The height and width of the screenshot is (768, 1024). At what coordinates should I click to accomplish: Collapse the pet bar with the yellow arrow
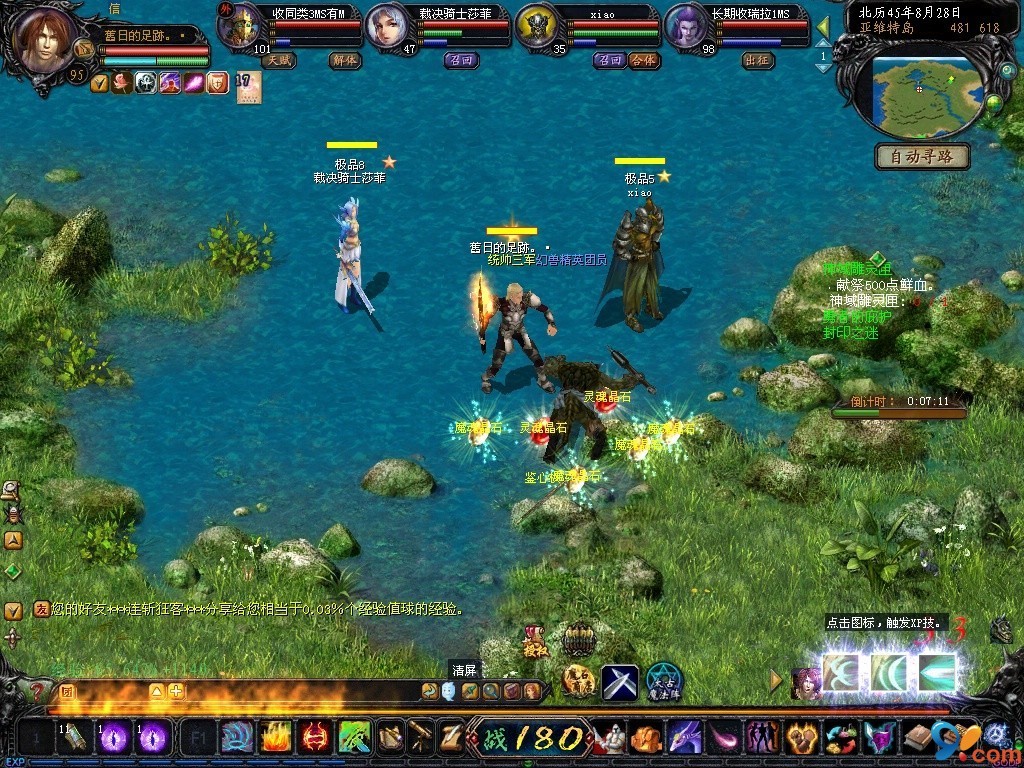click(x=823, y=27)
